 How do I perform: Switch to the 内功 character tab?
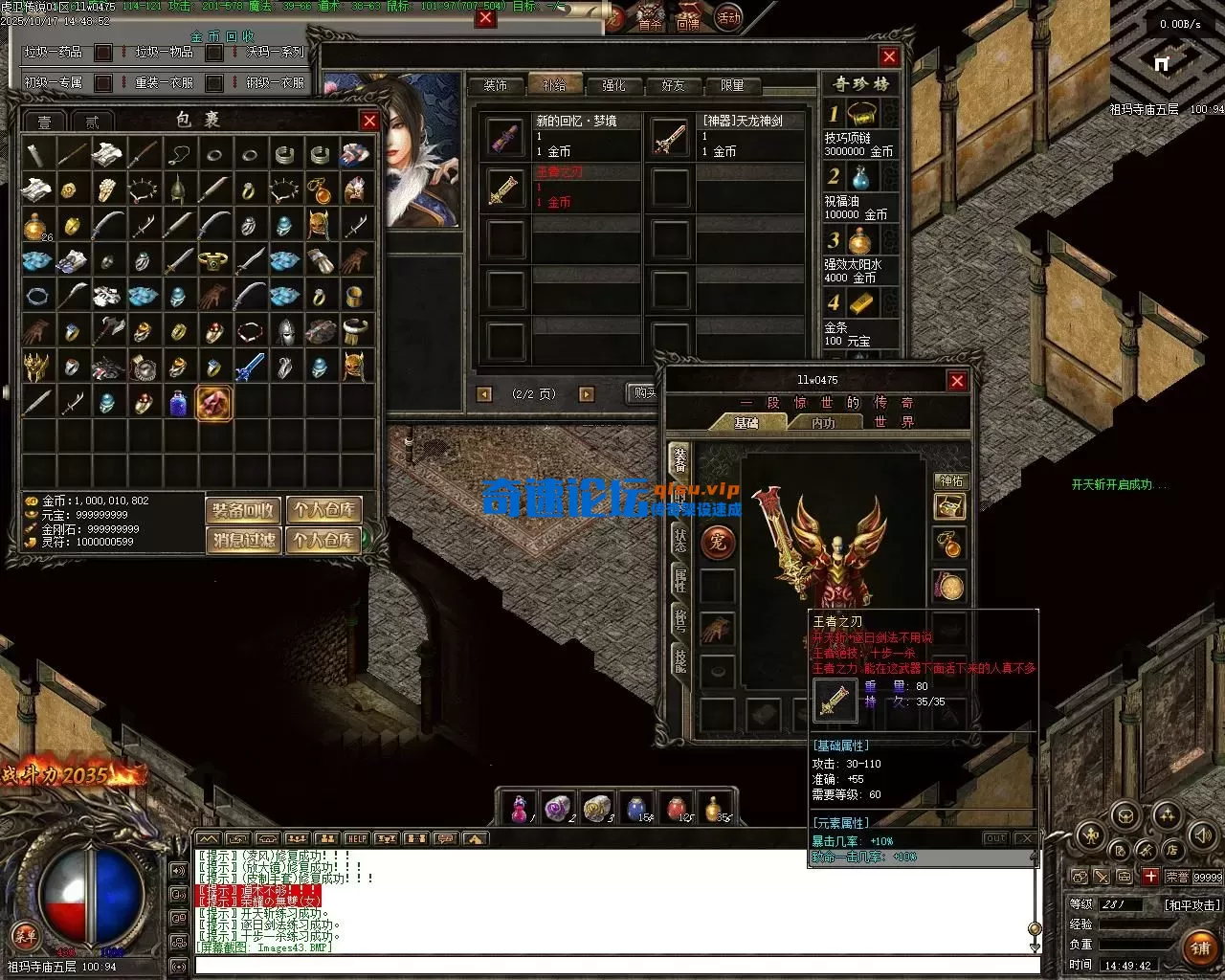[x=822, y=422]
